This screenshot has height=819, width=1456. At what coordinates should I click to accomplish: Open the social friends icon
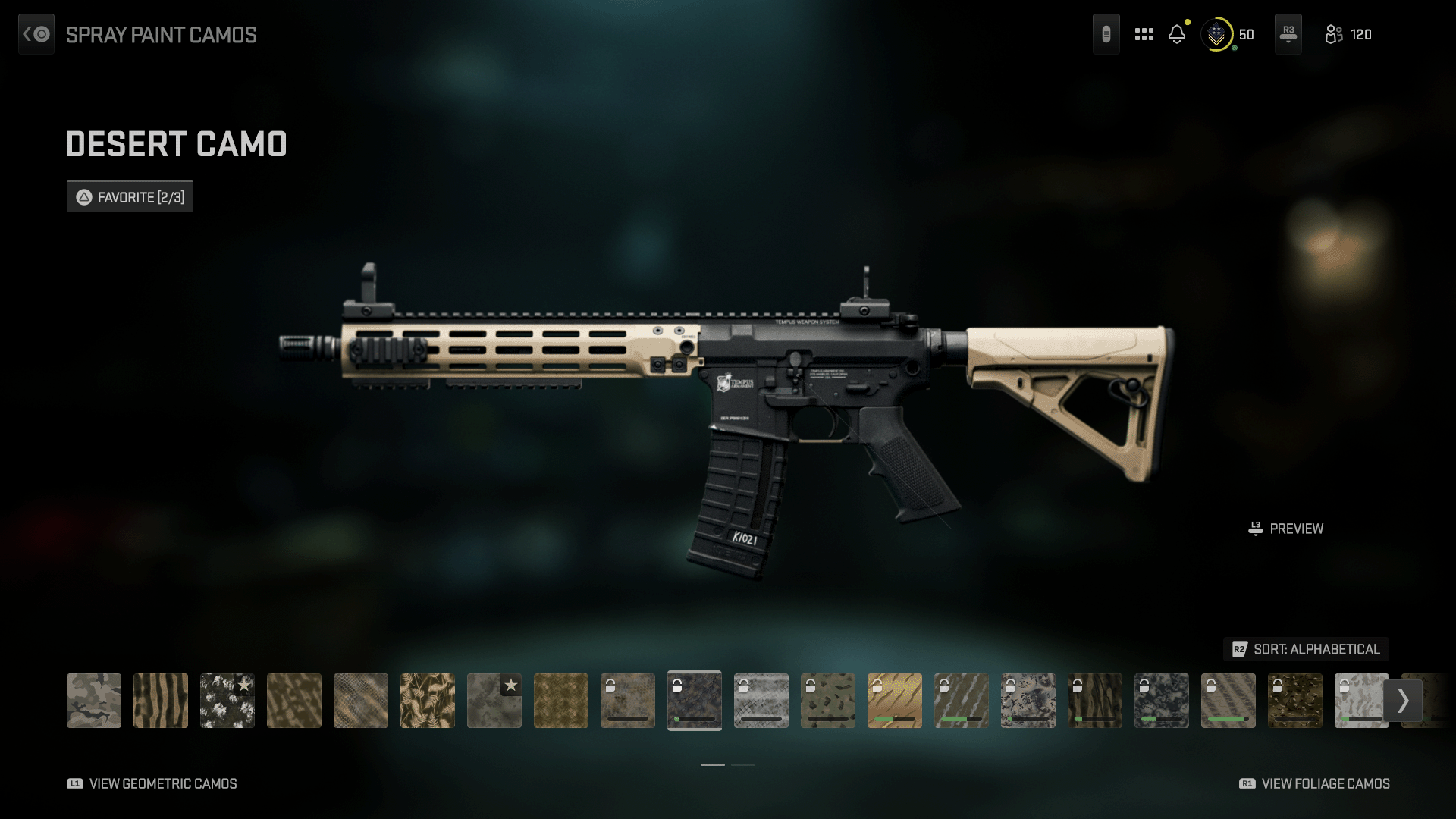coord(1334,35)
